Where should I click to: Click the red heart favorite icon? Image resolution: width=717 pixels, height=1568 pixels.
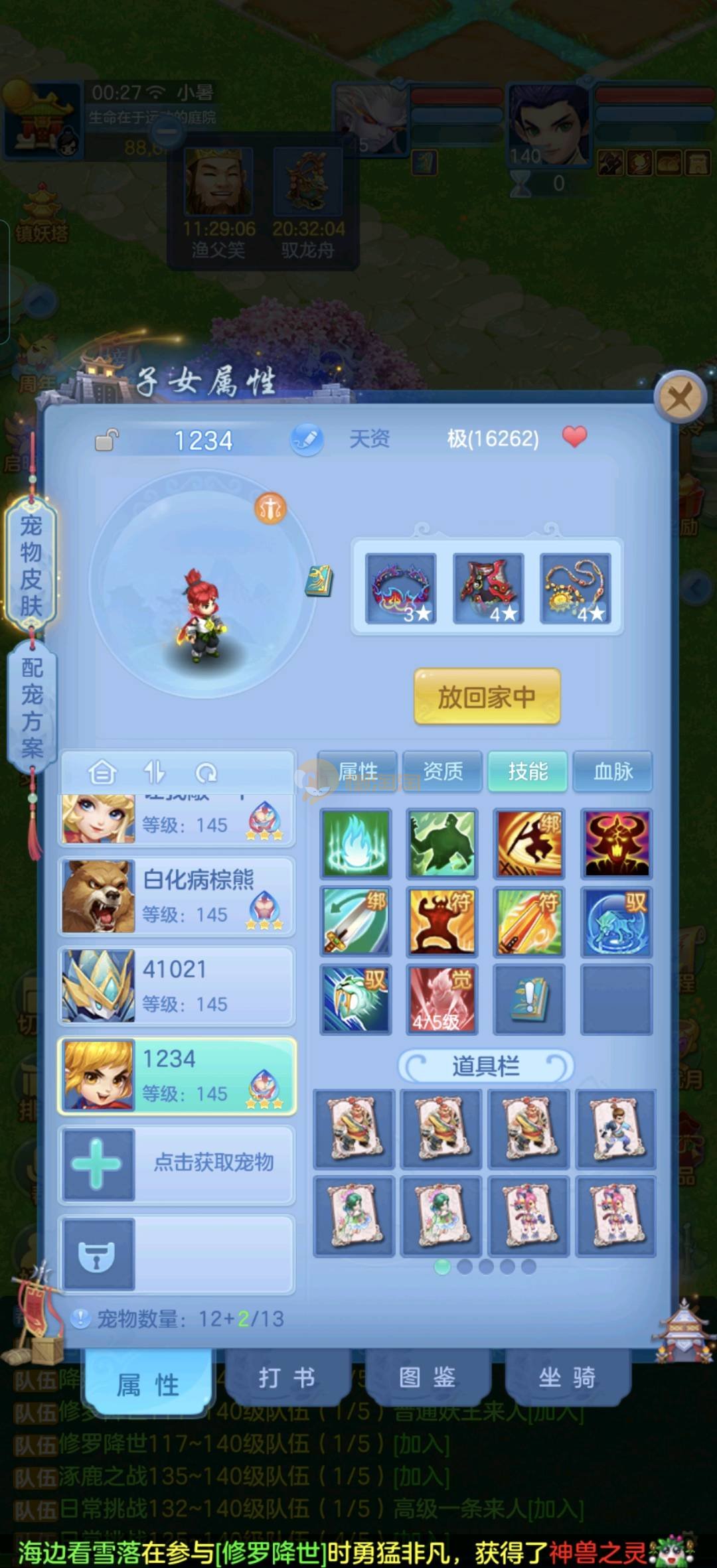tap(574, 437)
